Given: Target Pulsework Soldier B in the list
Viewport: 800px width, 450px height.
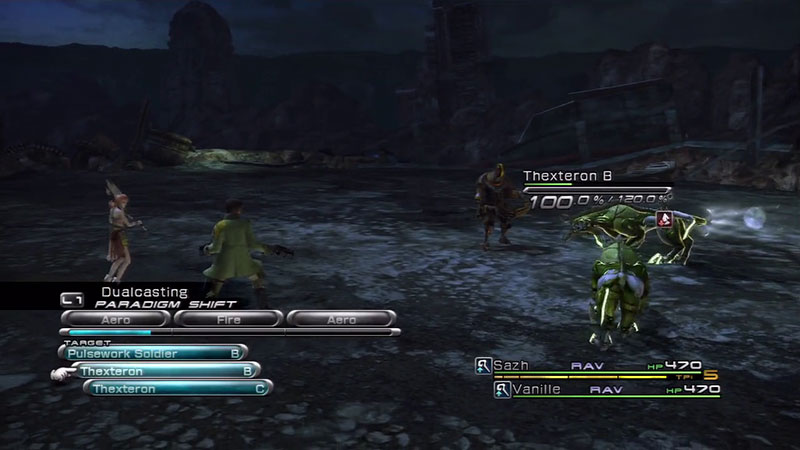Looking at the screenshot, I should 153,352.
